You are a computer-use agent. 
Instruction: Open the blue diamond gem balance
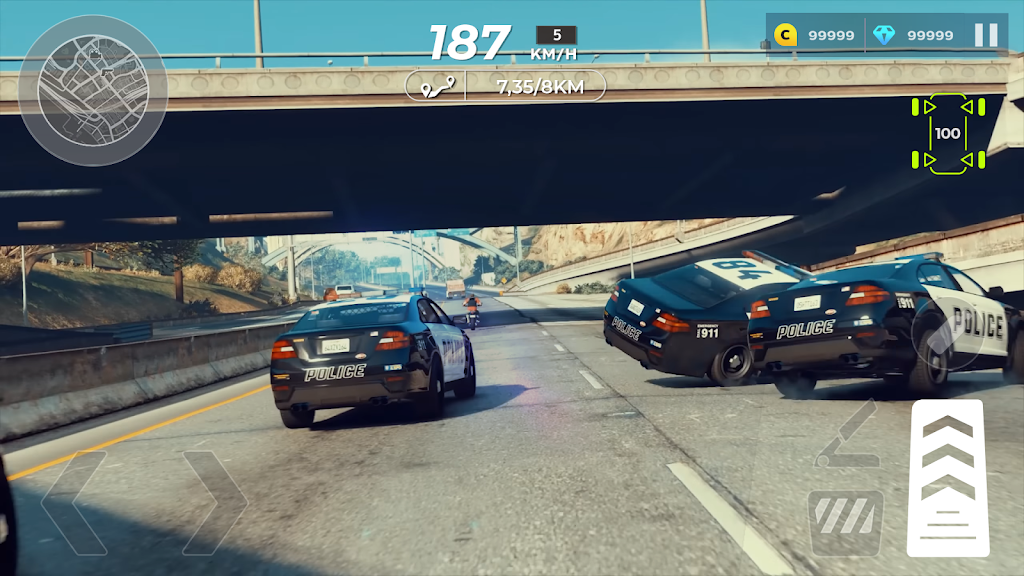(912, 35)
